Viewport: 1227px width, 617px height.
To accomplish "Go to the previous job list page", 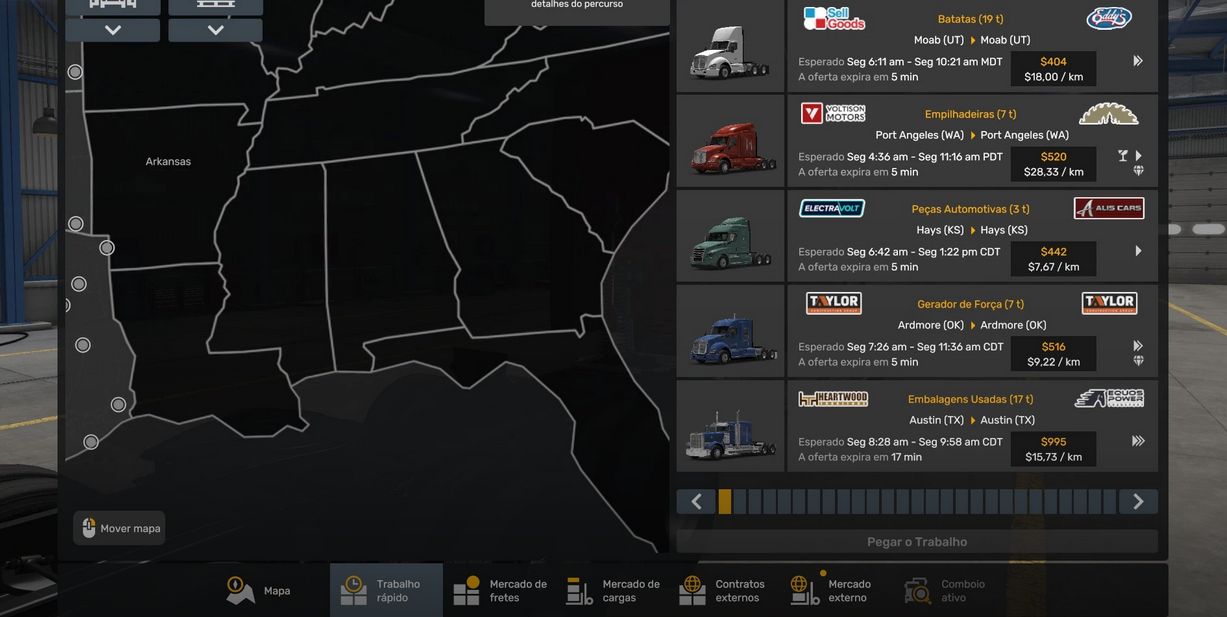I will pos(696,502).
